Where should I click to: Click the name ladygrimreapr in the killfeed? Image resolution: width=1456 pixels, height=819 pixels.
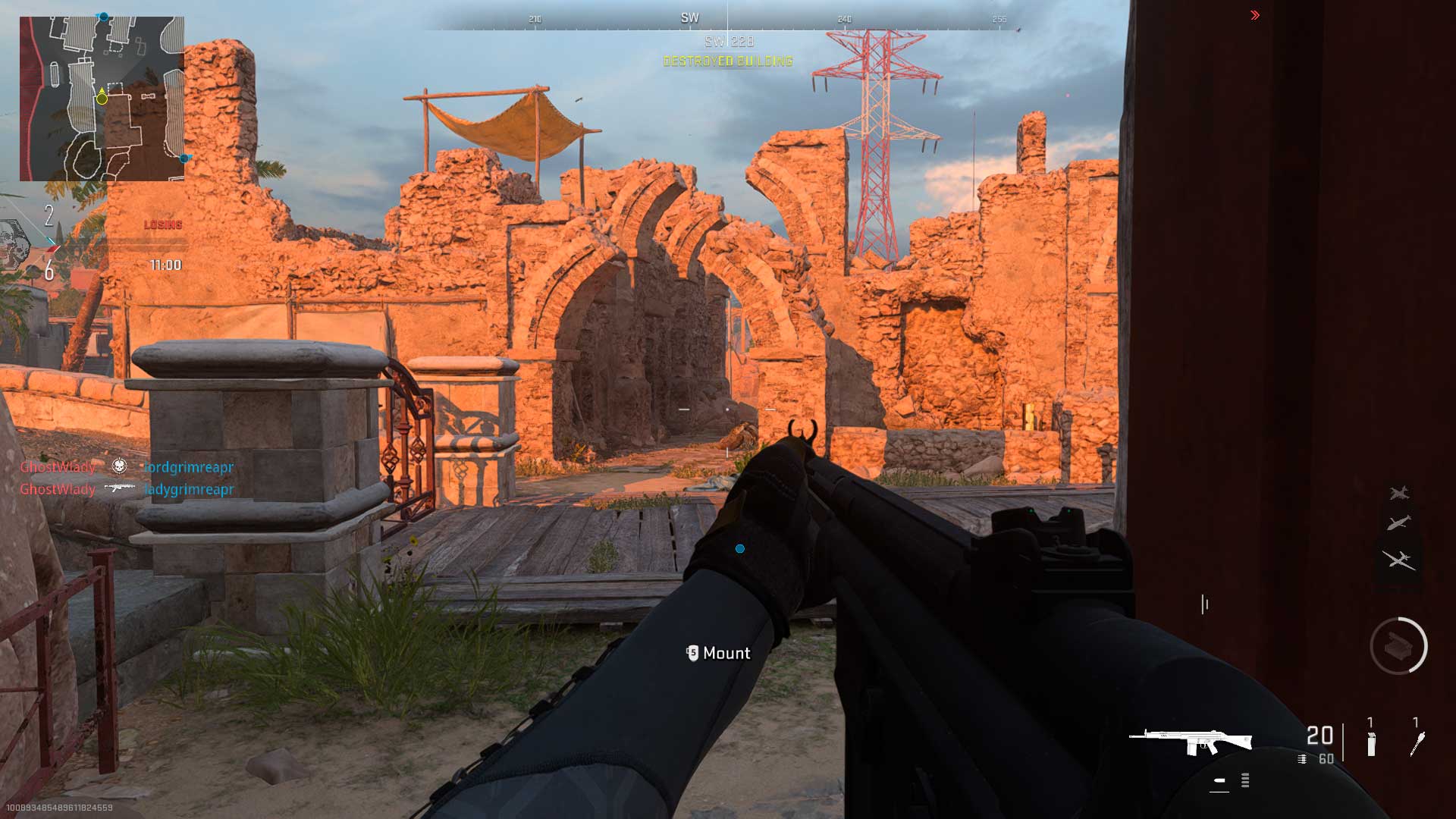pyautogui.click(x=190, y=489)
